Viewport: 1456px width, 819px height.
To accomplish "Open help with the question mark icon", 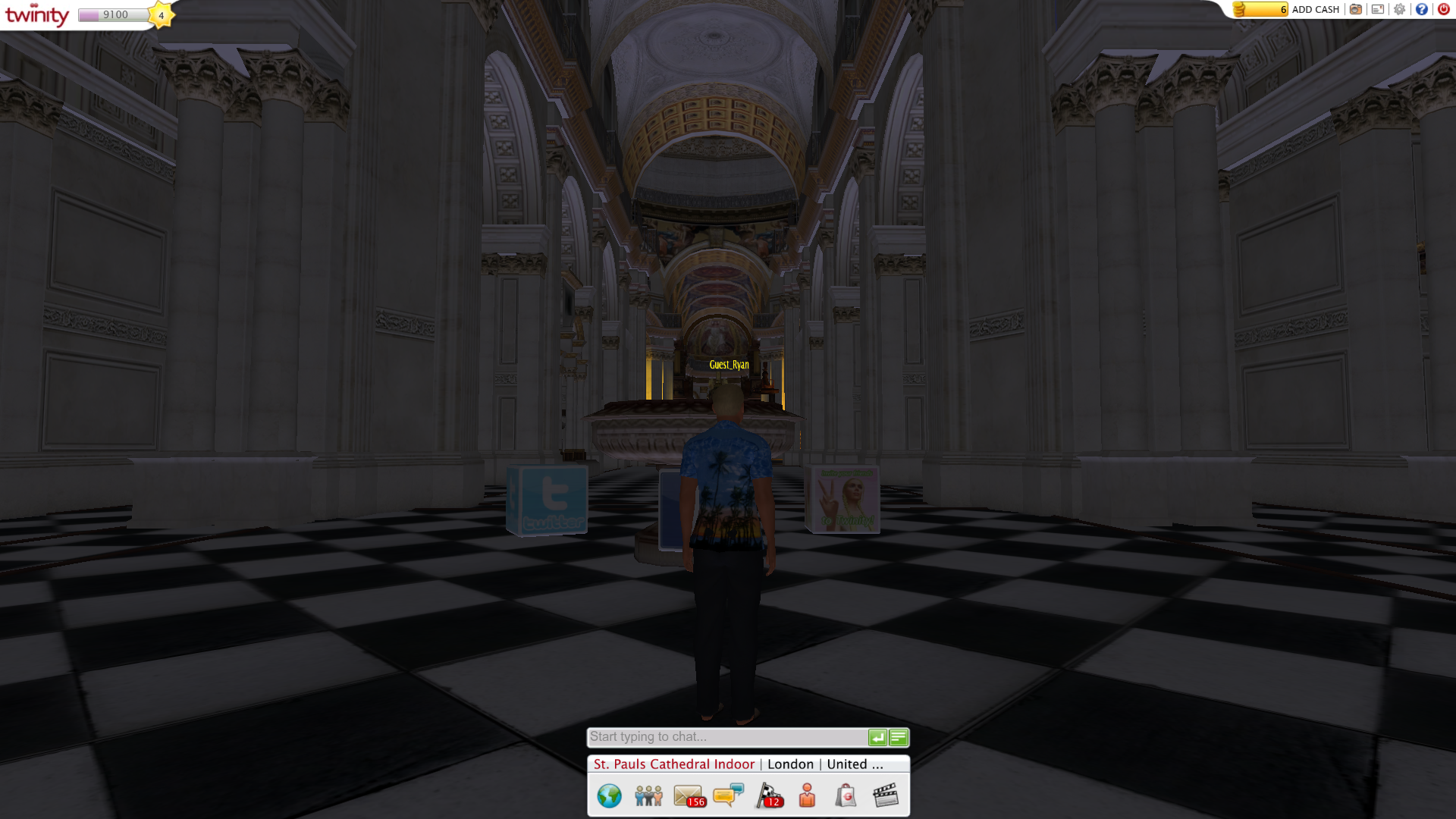I will tap(1422, 10).
